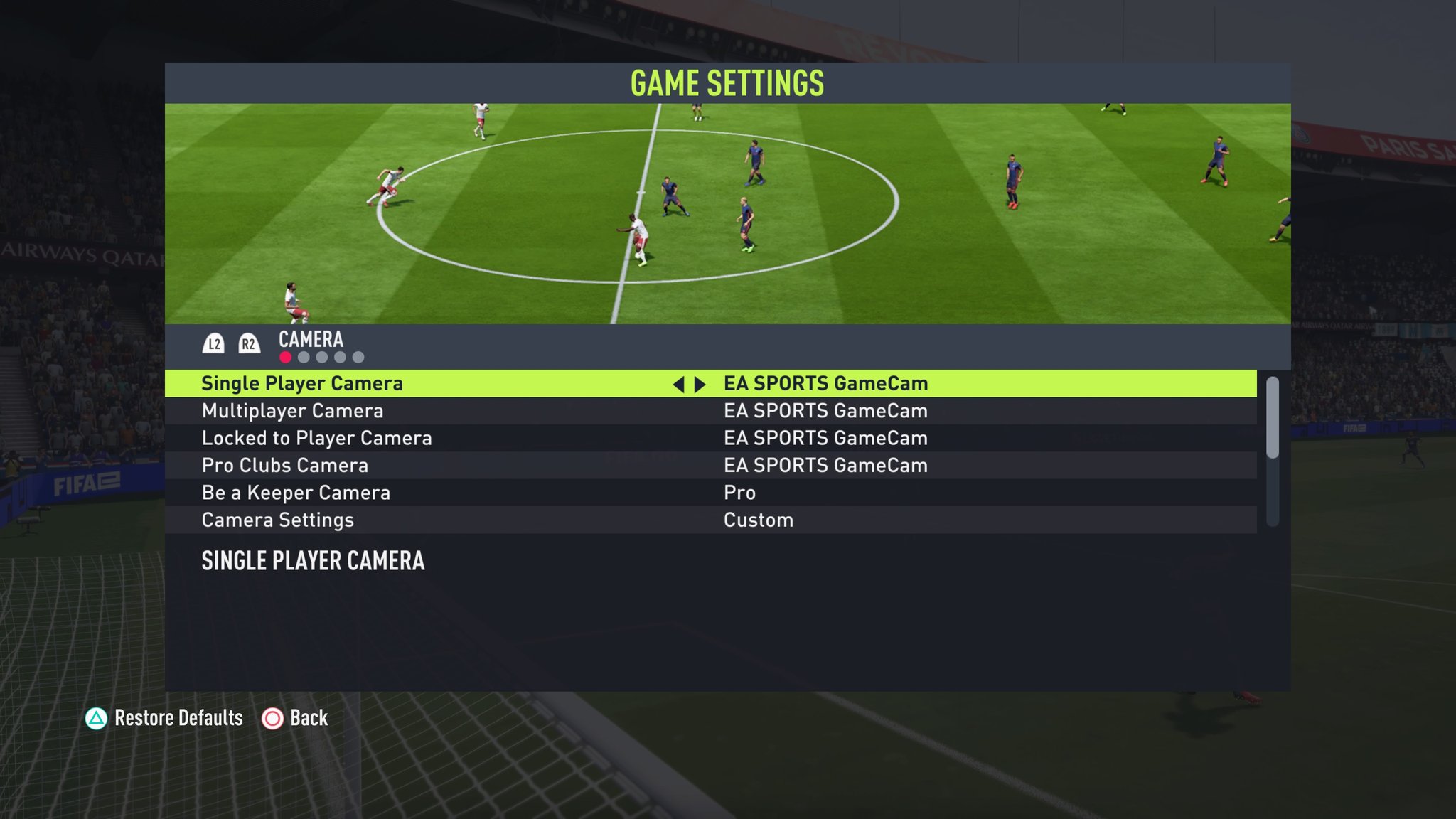Click the circle Back icon
1456x819 pixels.
tap(272, 719)
